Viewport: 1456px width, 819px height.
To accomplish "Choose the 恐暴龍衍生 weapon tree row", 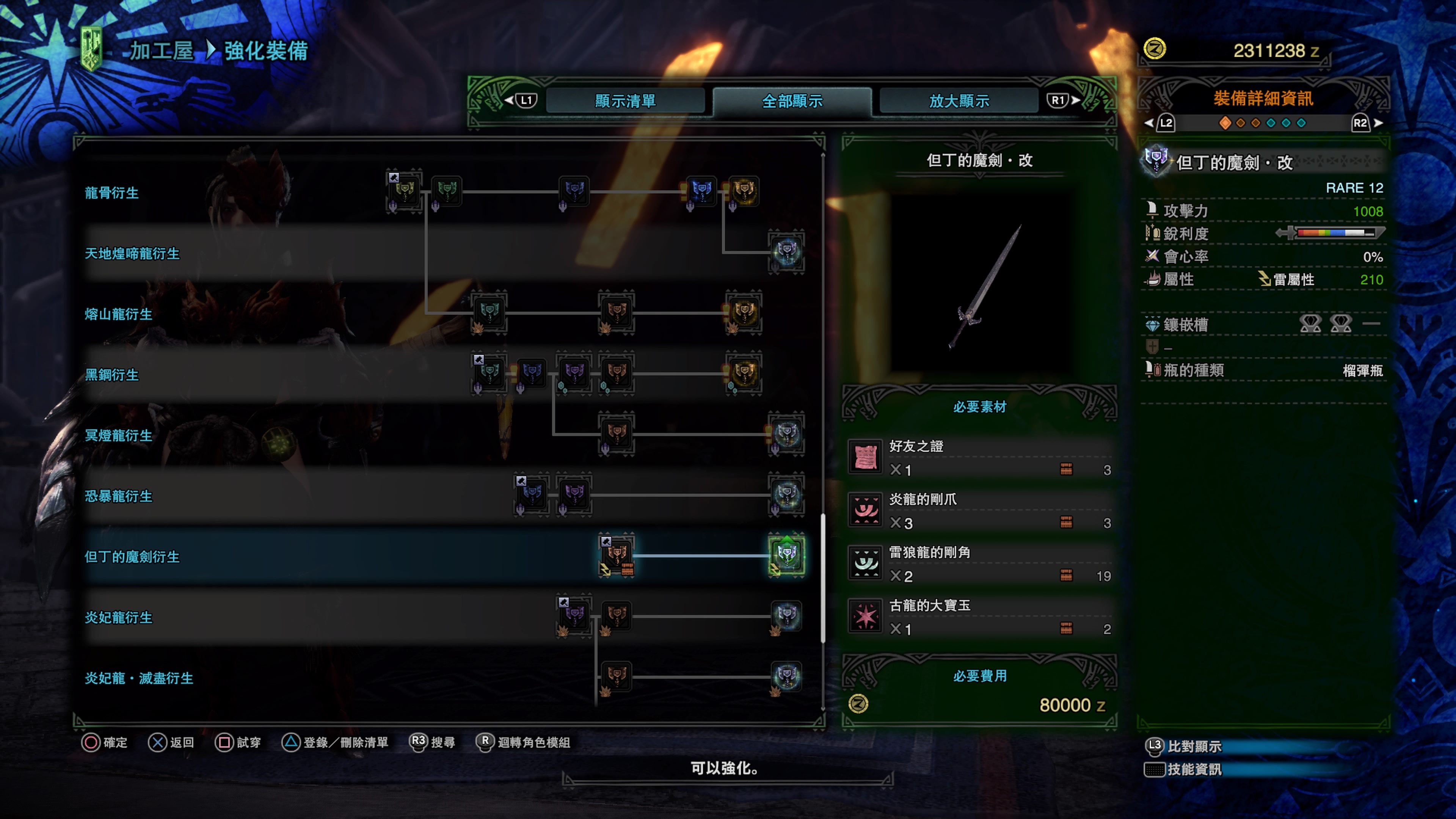I will point(118,496).
